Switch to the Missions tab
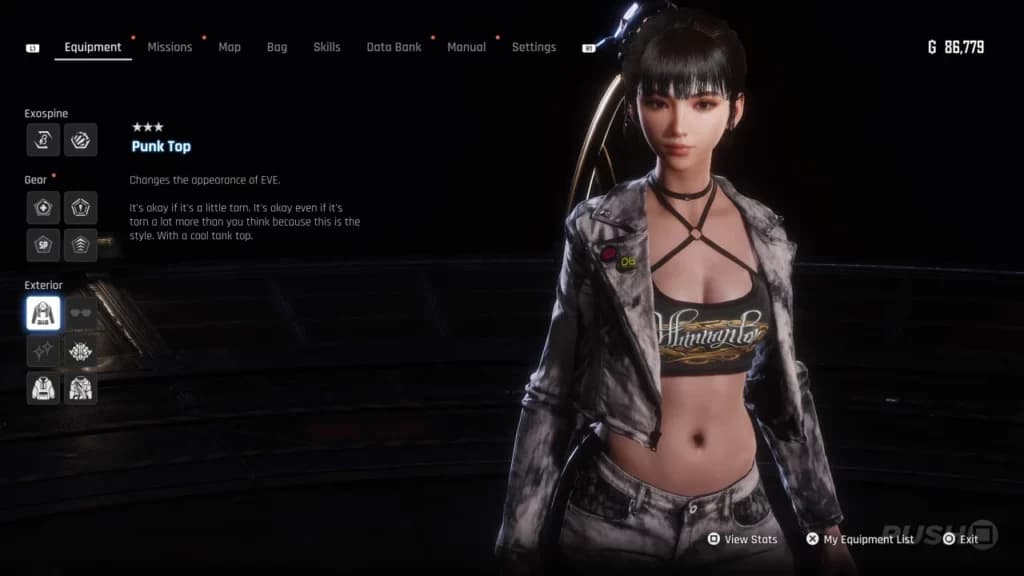Viewport: 1024px width, 576px height. pos(169,47)
